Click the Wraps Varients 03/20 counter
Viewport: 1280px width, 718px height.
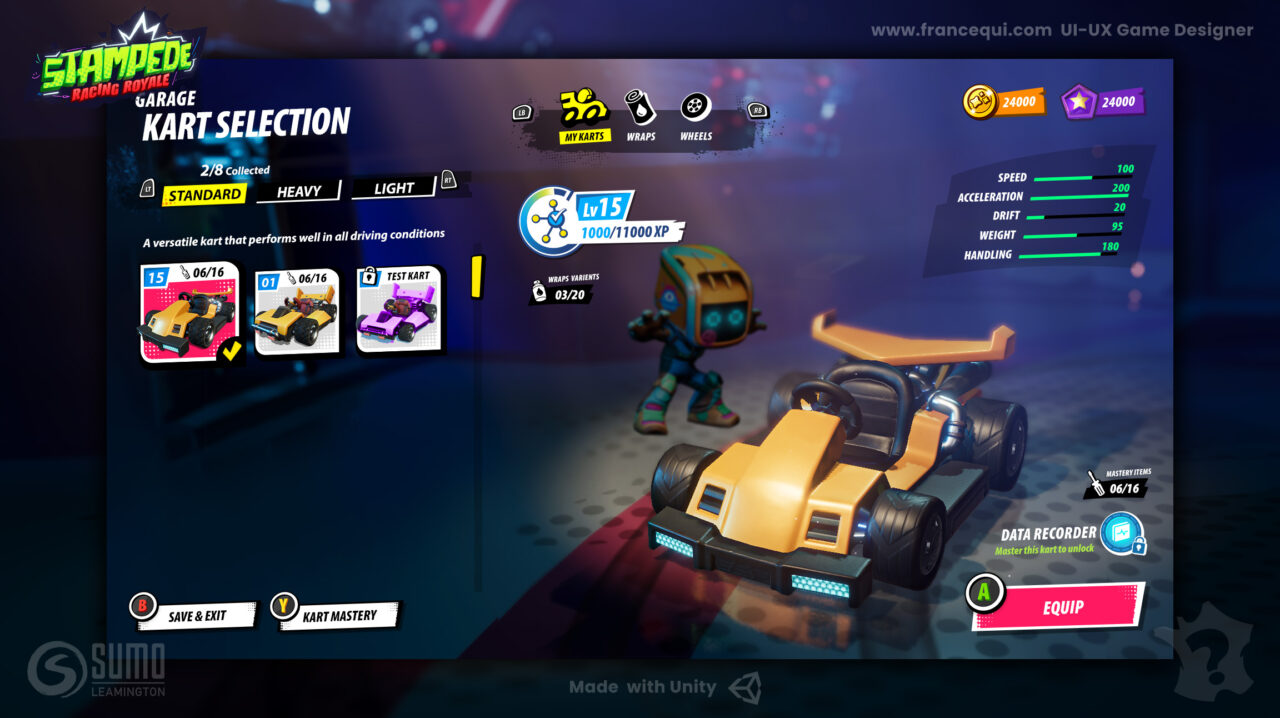[566, 292]
